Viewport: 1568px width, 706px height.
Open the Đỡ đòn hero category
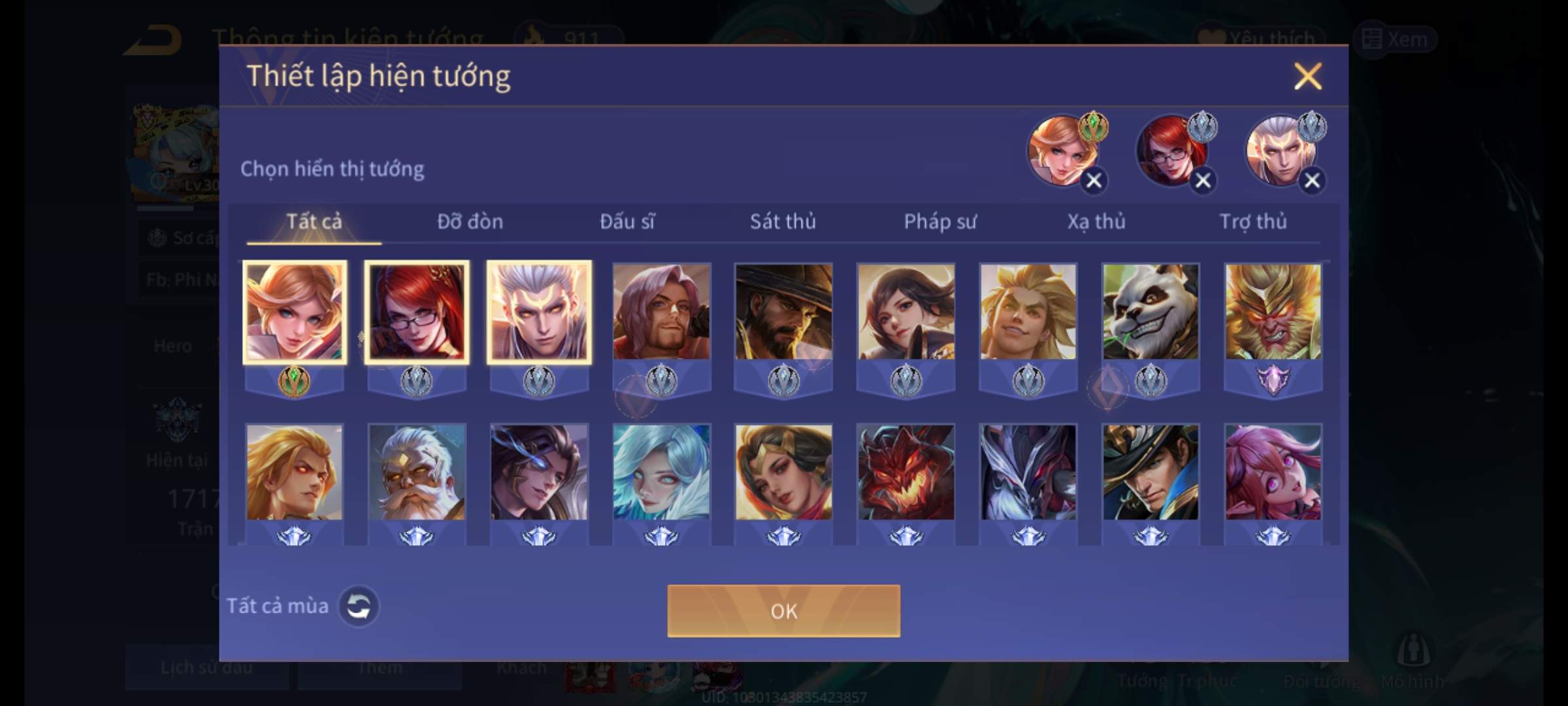470,222
